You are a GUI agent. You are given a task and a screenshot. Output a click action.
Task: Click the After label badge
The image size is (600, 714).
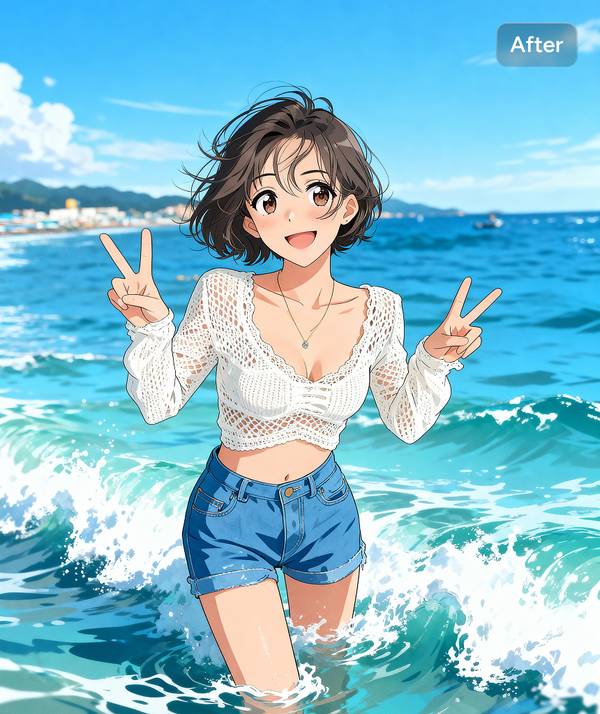(537, 44)
